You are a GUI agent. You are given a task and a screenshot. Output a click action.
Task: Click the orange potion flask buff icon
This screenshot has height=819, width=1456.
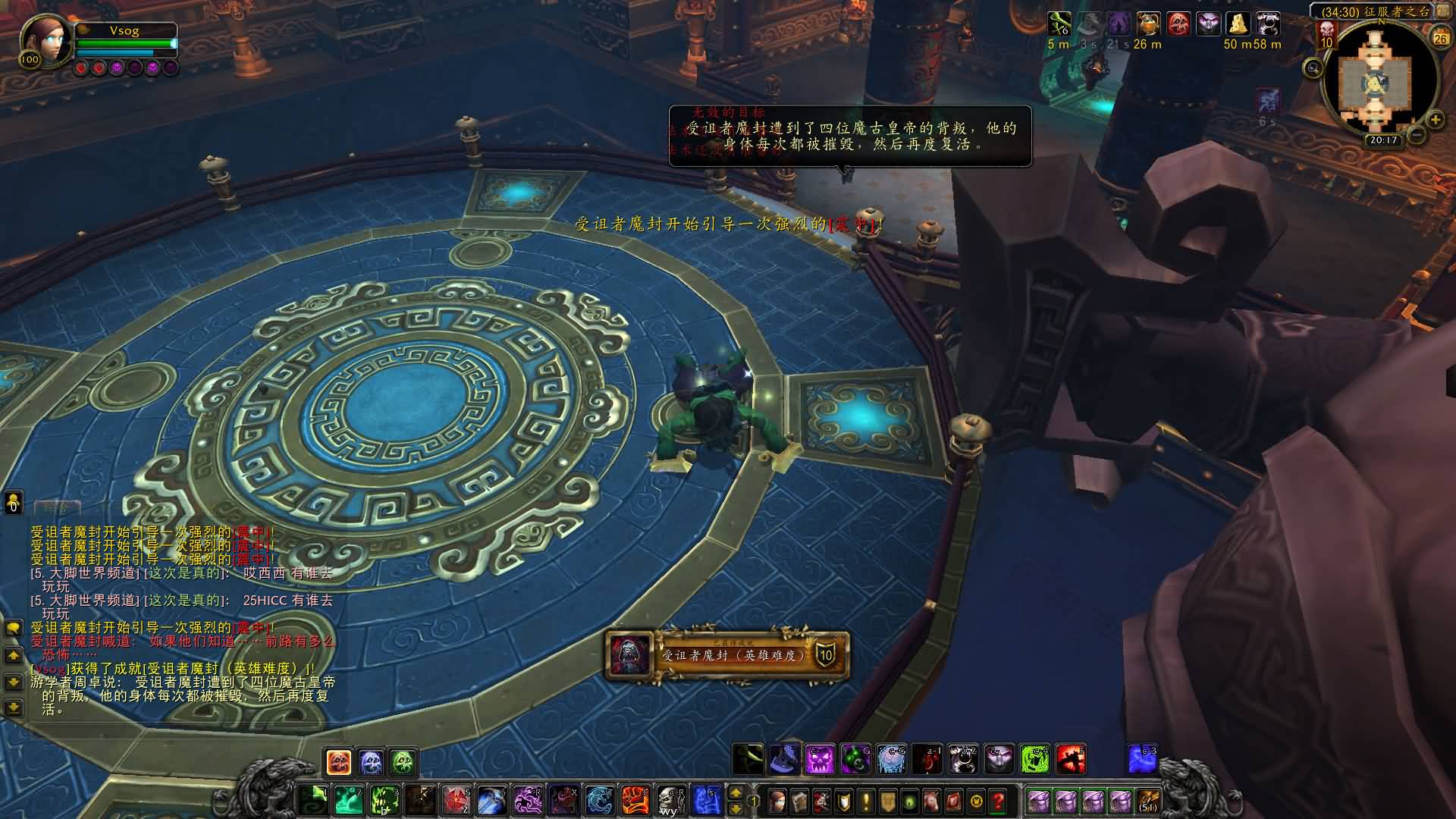tap(1148, 24)
